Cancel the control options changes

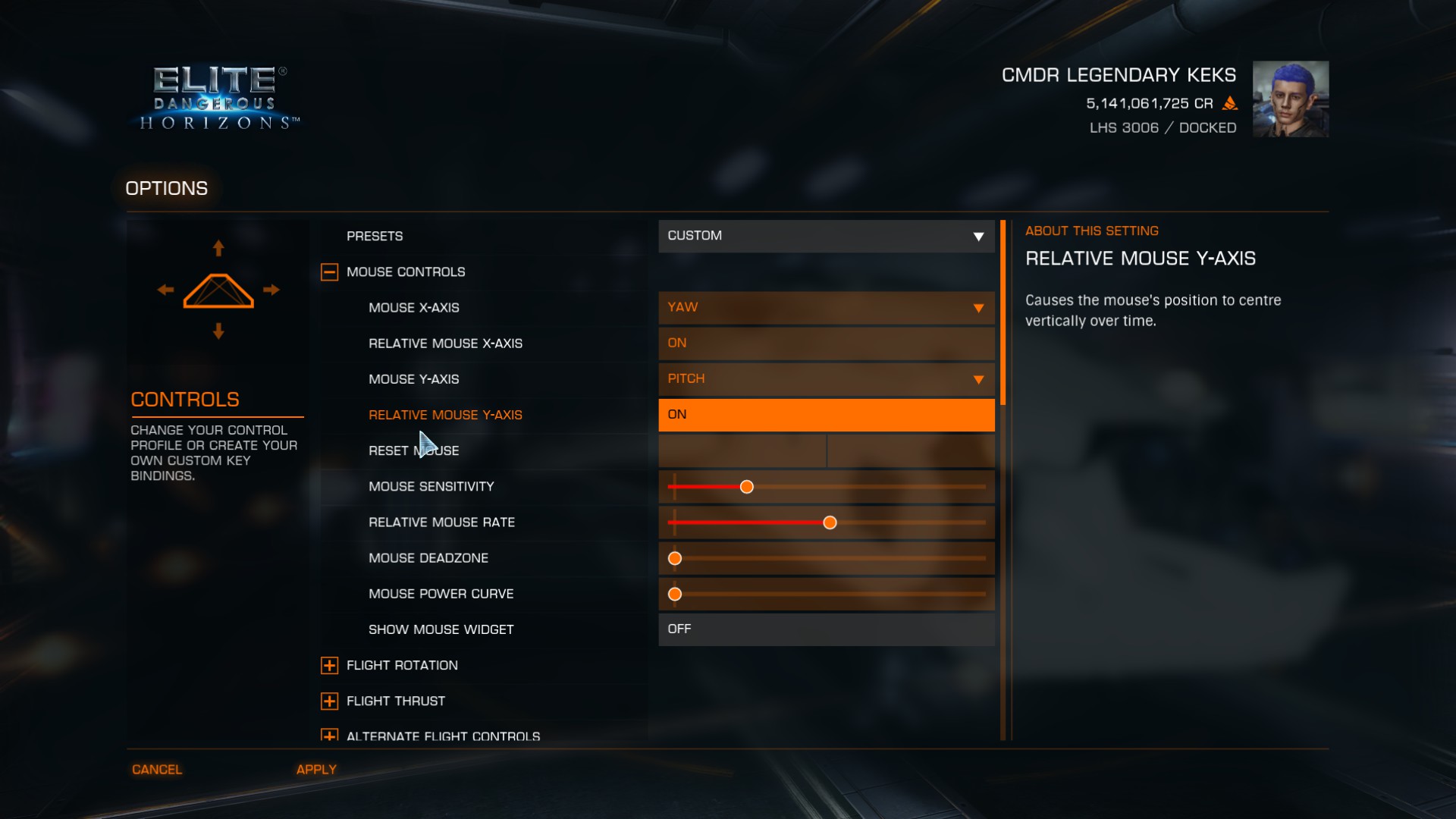click(x=157, y=770)
